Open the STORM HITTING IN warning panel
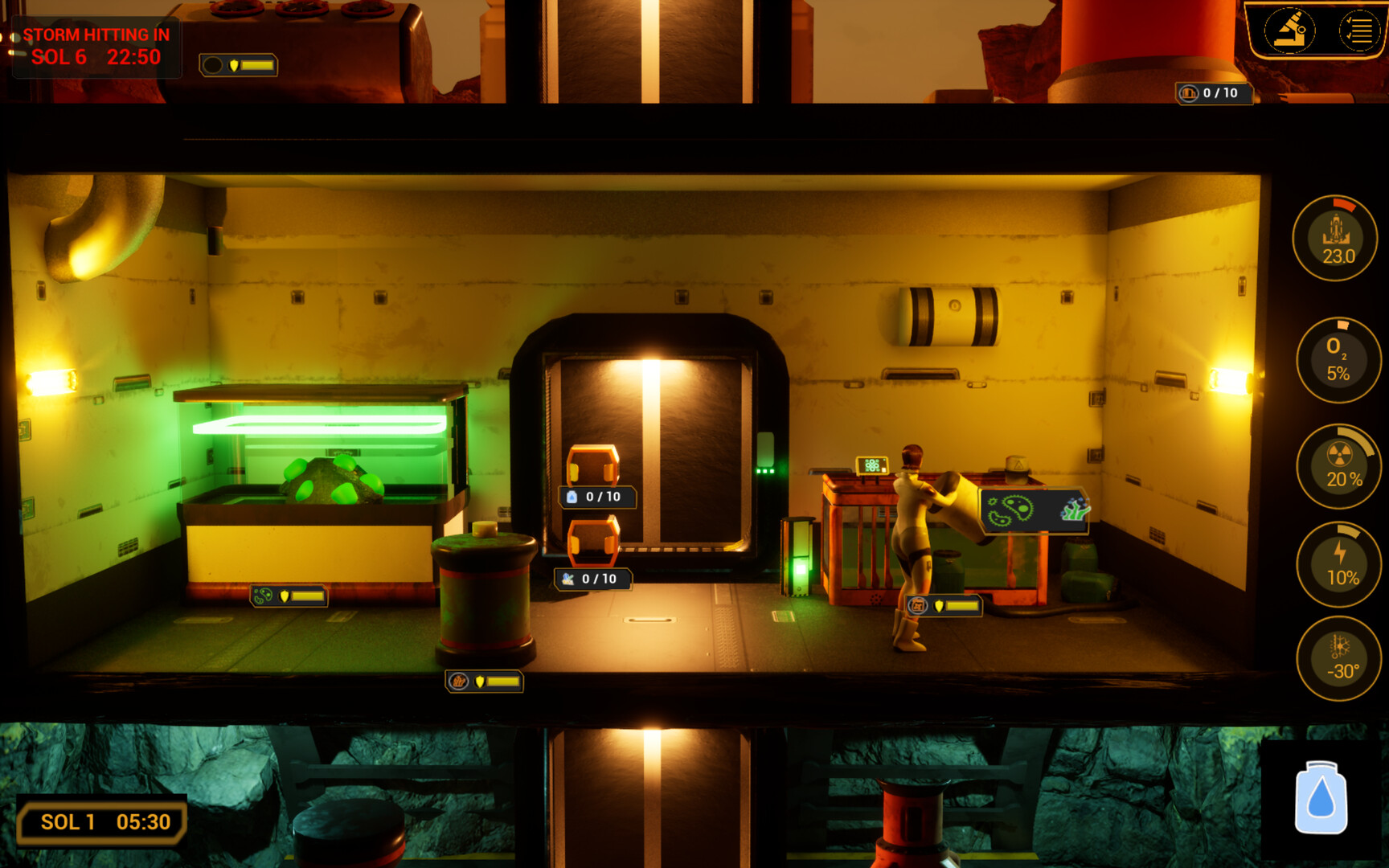The height and width of the screenshot is (868, 1389). 95,47
